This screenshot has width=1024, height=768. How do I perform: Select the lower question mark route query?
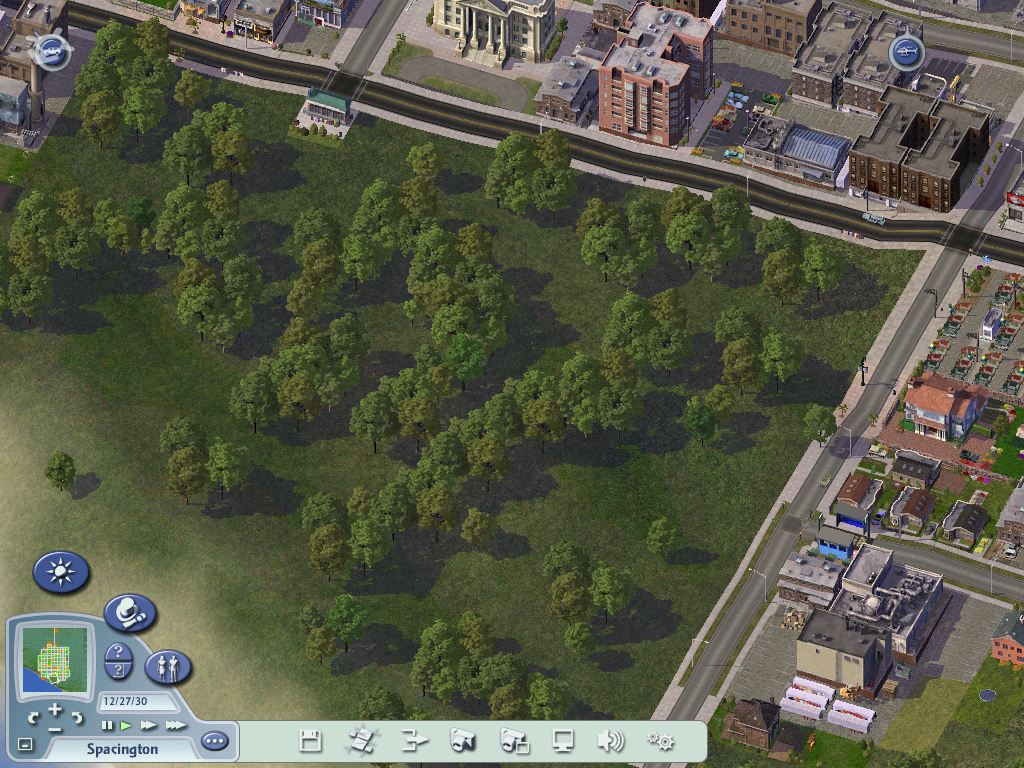point(118,672)
